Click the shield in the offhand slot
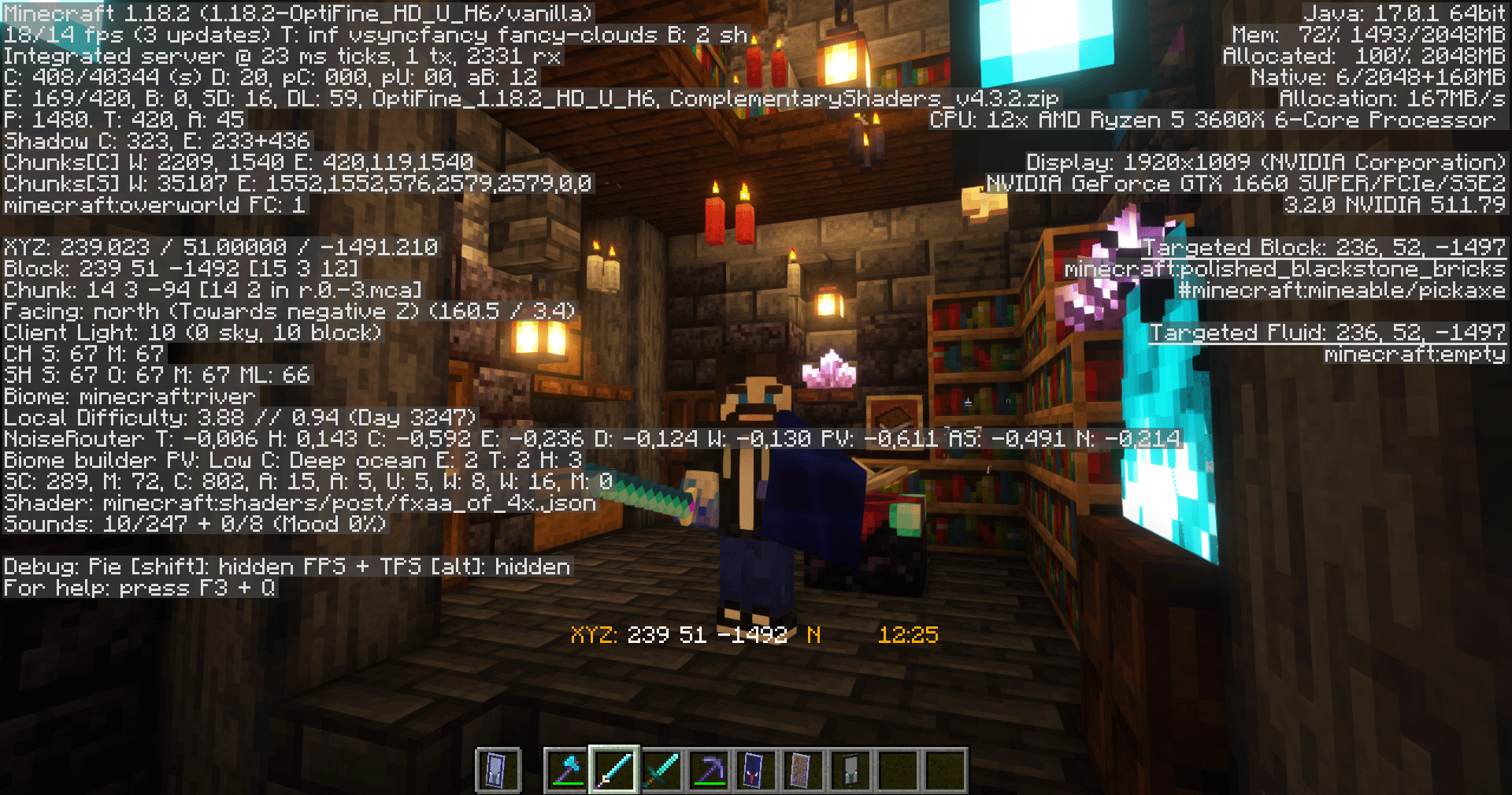Viewport: 1512px width, 795px height. pyautogui.click(x=498, y=770)
